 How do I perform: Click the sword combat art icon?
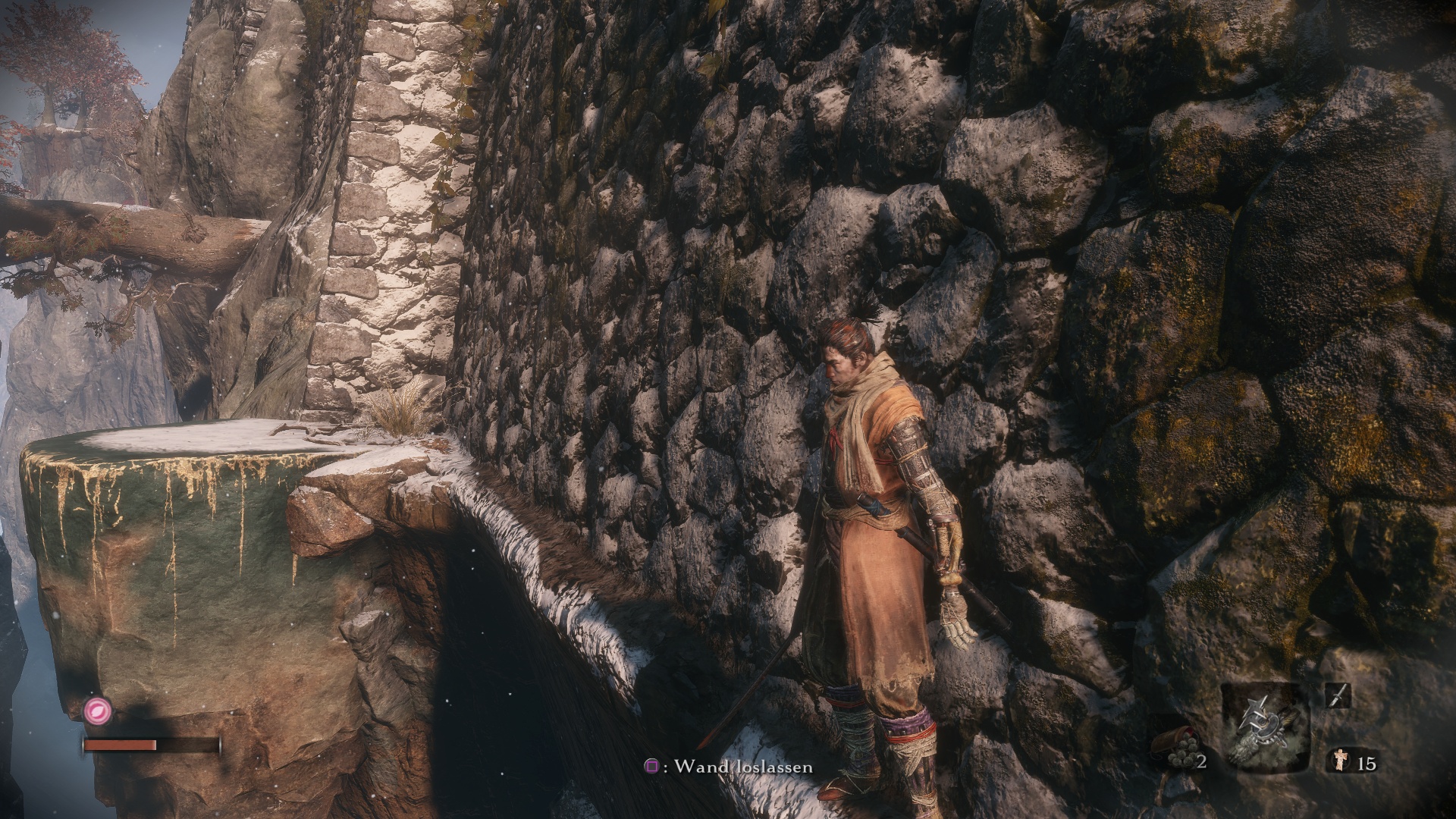pos(1337,695)
